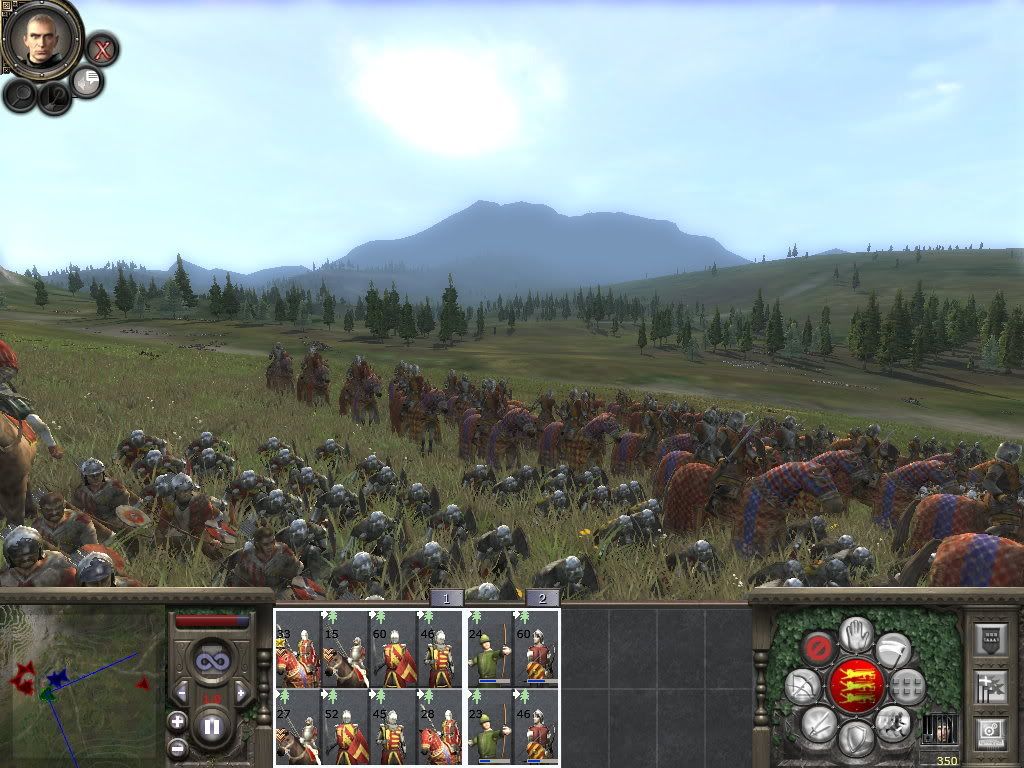Select group tab 1
The width and height of the screenshot is (1024, 768).
[x=446, y=598]
